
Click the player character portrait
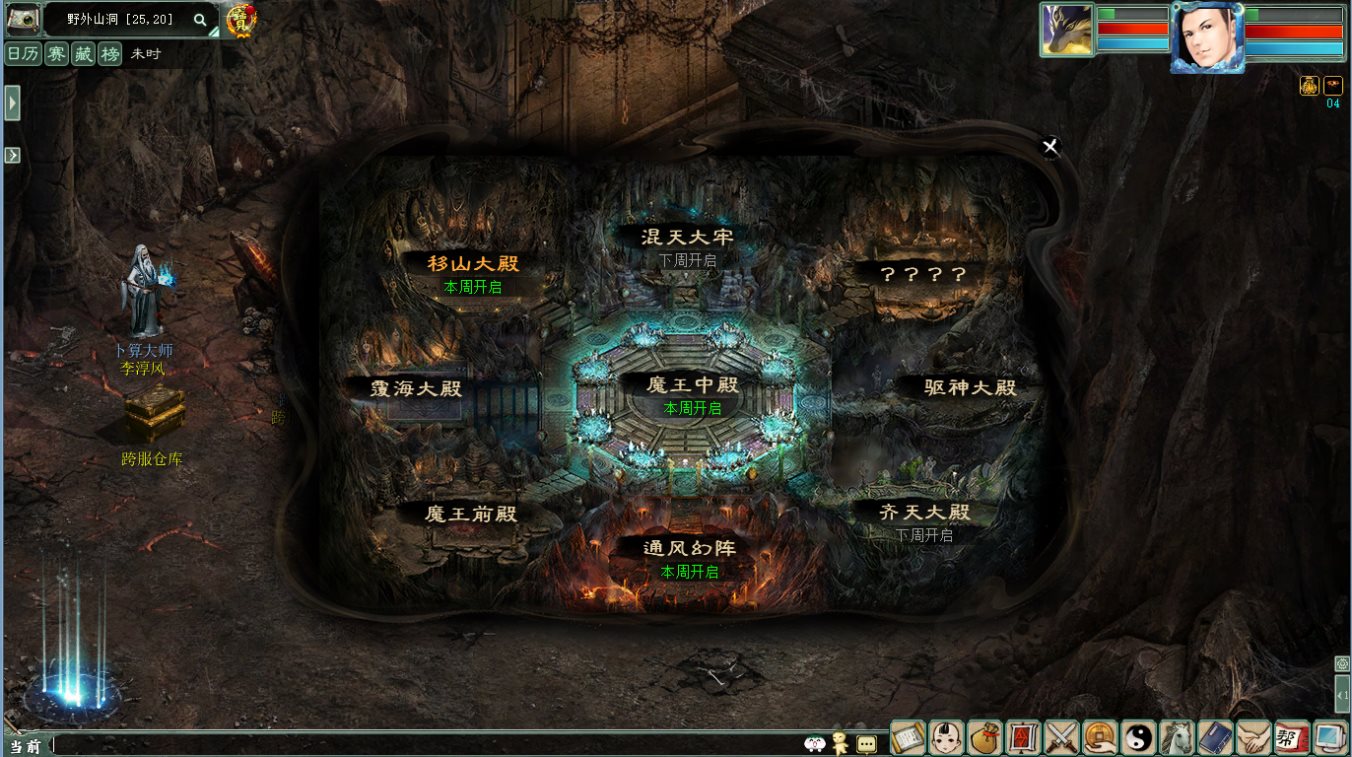(1207, 36)
